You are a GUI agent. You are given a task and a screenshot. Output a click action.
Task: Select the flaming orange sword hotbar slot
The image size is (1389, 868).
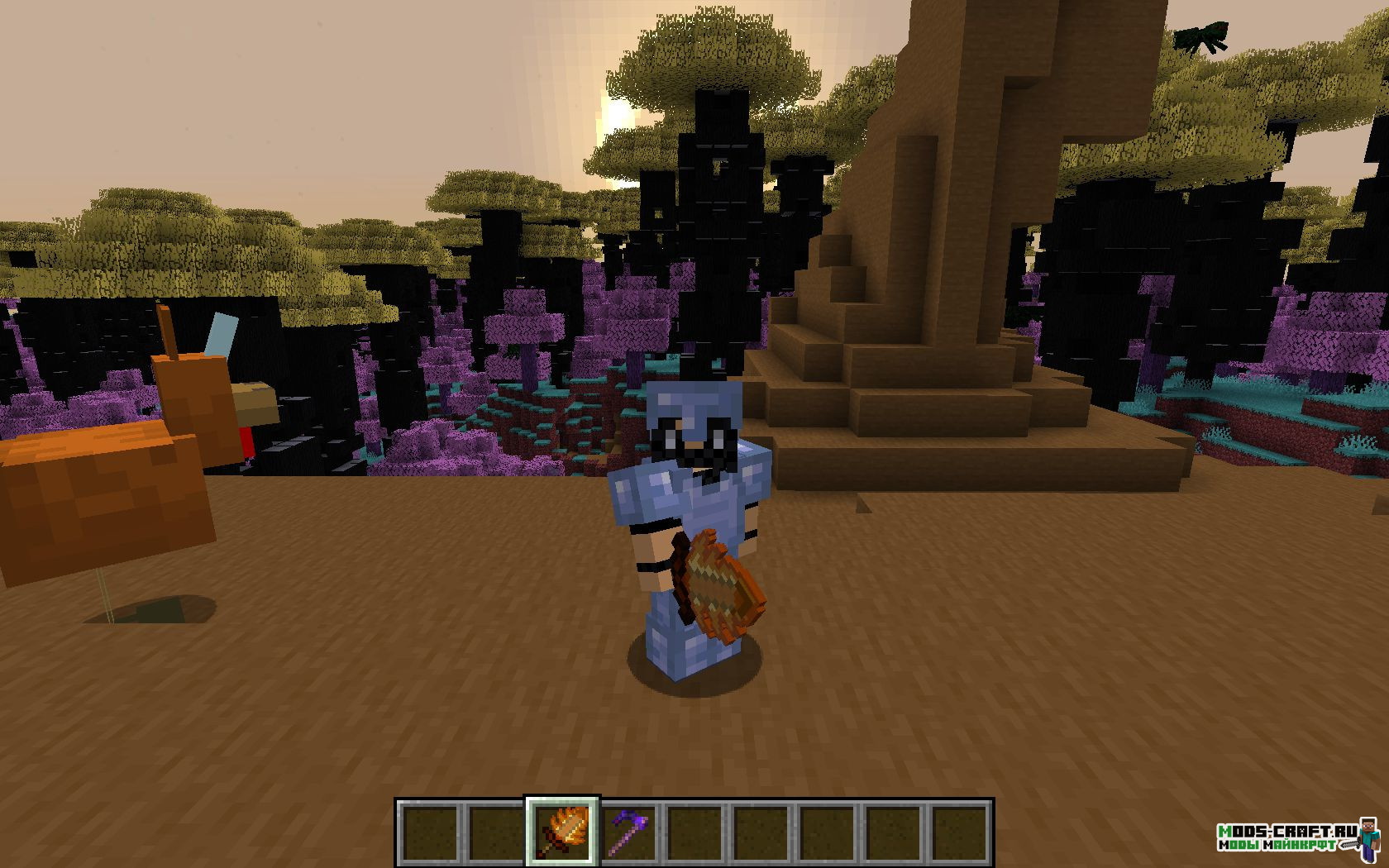[561, 832]
